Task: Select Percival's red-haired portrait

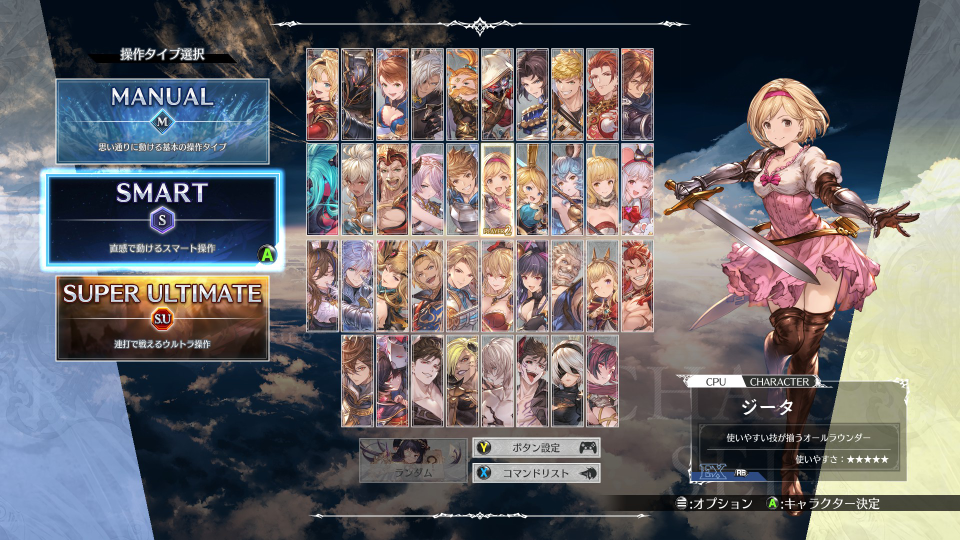Action: tap(602, 93)
